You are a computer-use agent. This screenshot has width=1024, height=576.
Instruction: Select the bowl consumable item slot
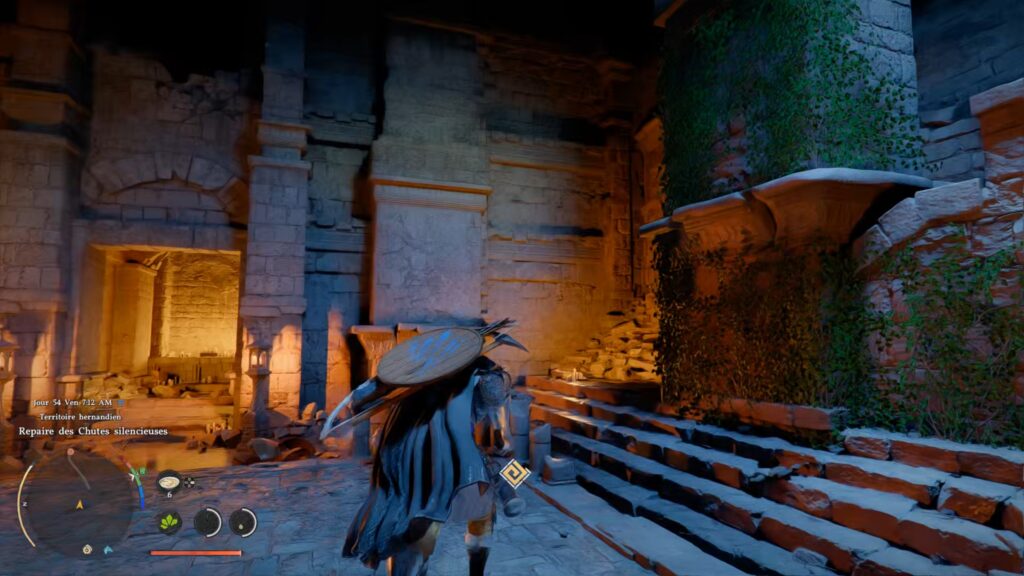[x=169, y=481]
